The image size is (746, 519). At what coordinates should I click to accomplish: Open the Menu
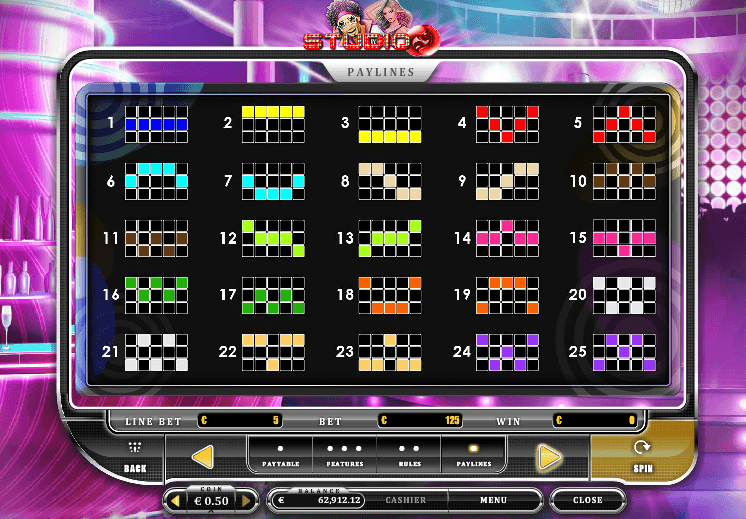coord(493,500)
